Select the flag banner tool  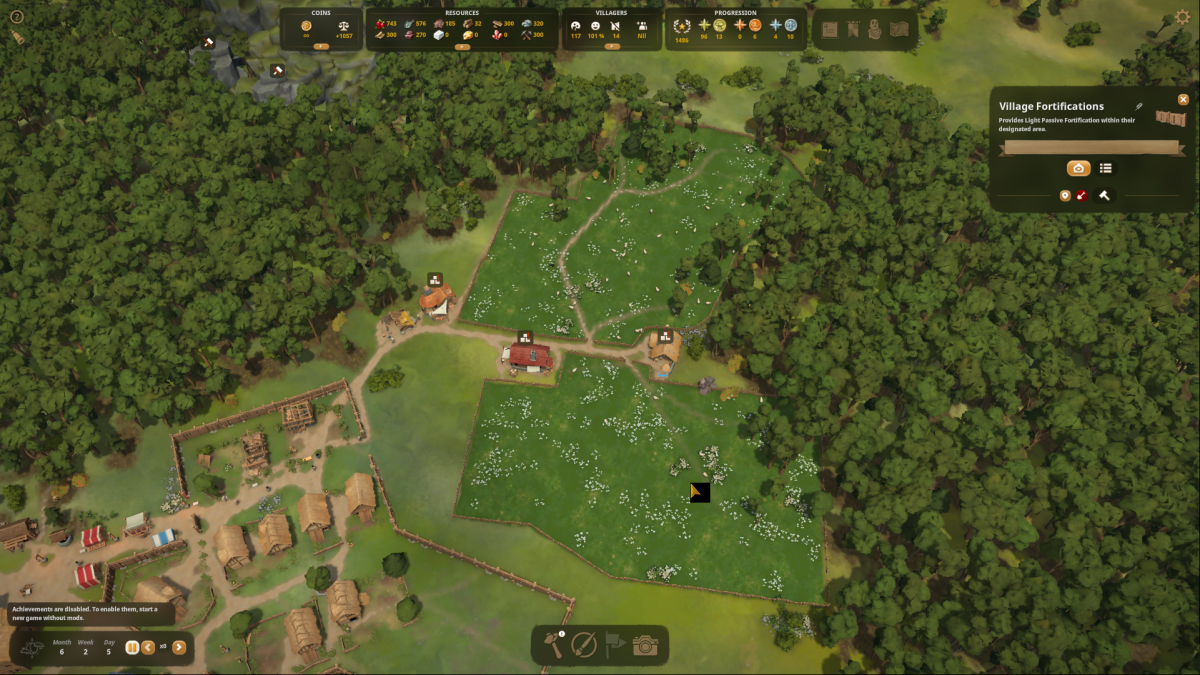click(x=614, y=645)
